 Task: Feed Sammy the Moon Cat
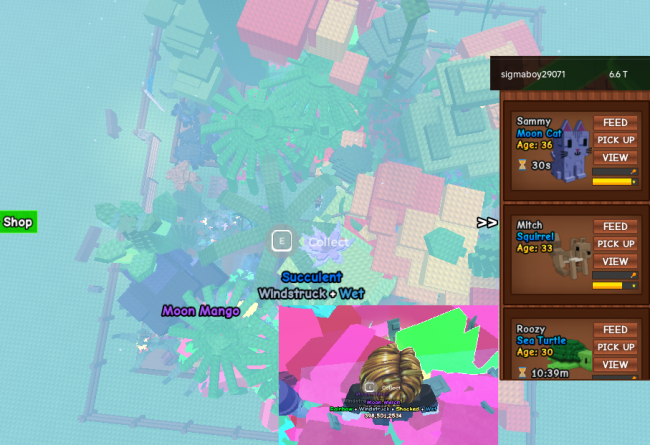[615, 123]
